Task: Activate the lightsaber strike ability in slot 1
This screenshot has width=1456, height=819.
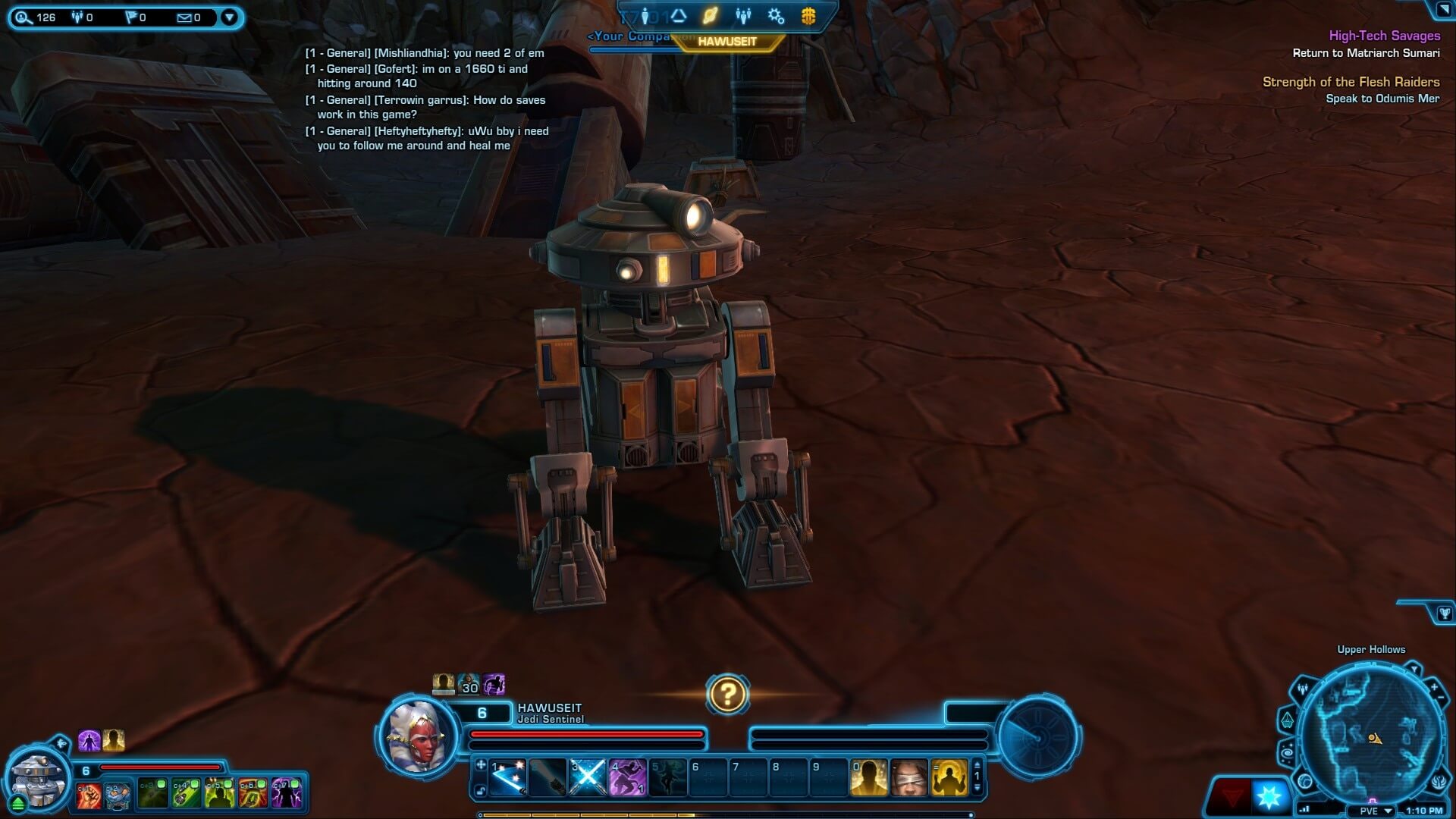Action: click(508, 777)
